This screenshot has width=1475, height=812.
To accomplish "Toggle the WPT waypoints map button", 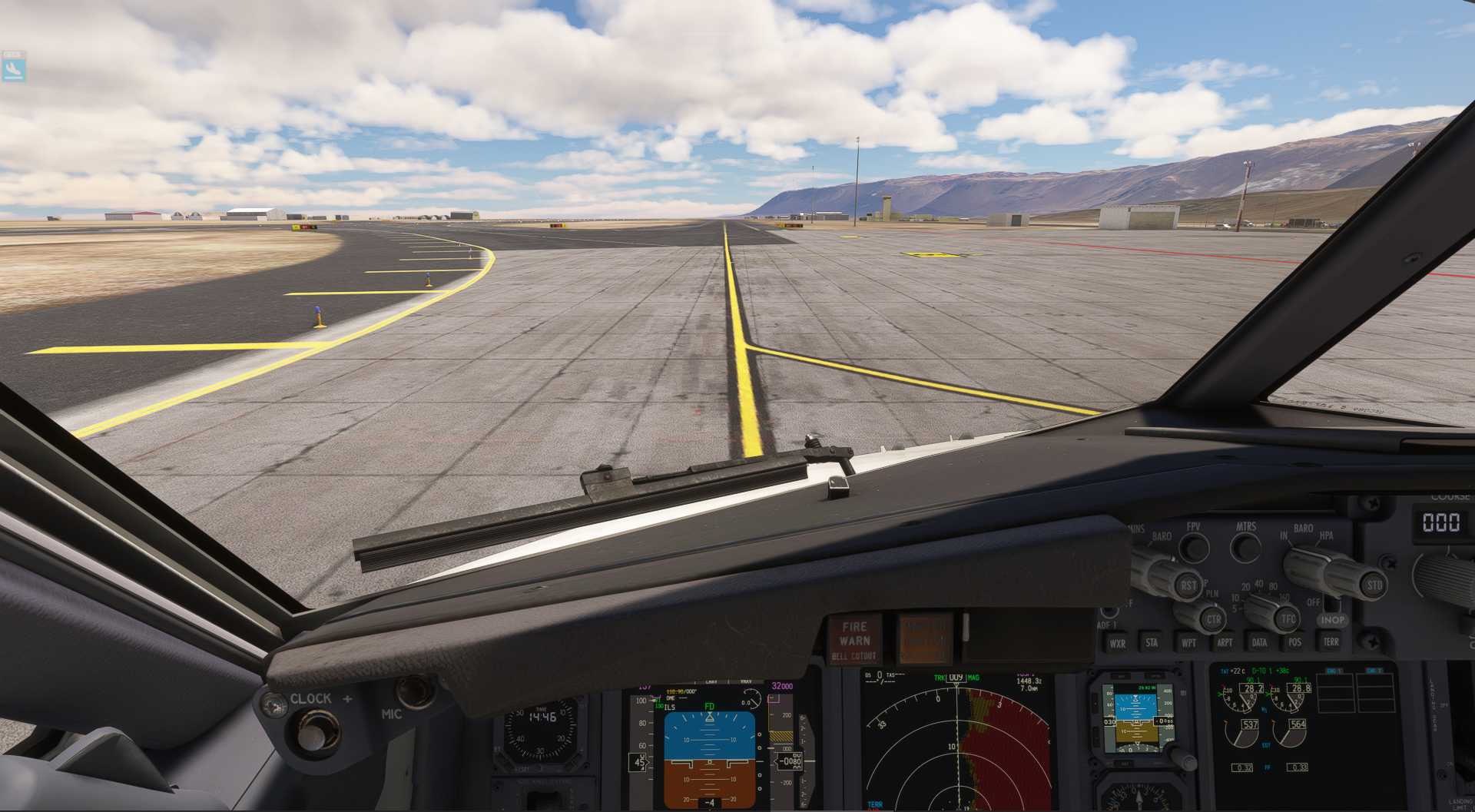I will 1188,642.
